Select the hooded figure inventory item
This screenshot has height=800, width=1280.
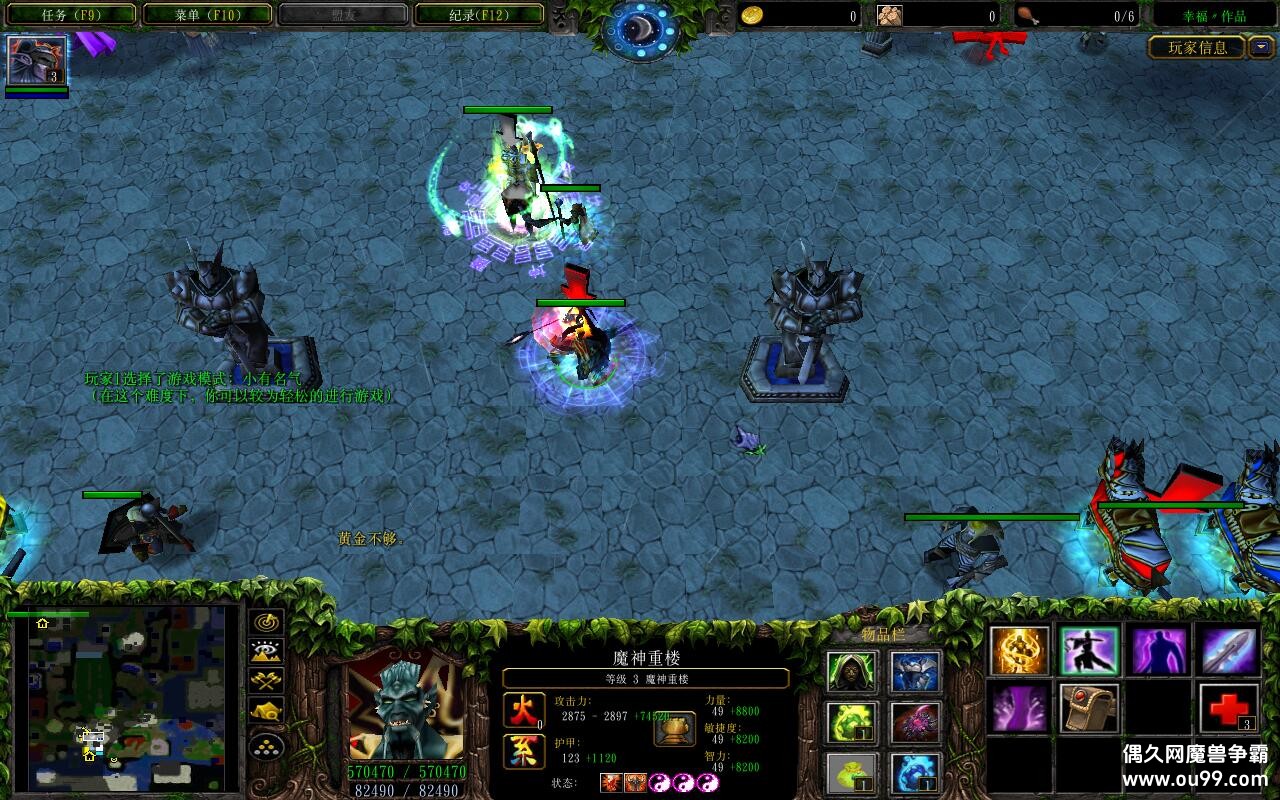[x=852, y=672]
